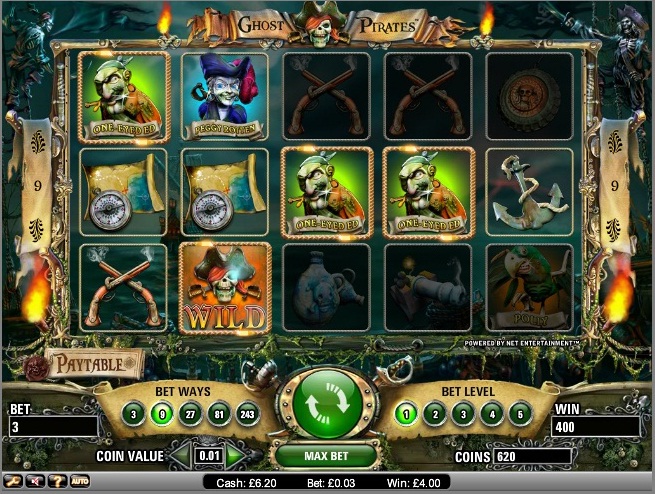Decrease coin value with left arrow
The width and height of the screenshot is (655, 494).
point(179,456)
